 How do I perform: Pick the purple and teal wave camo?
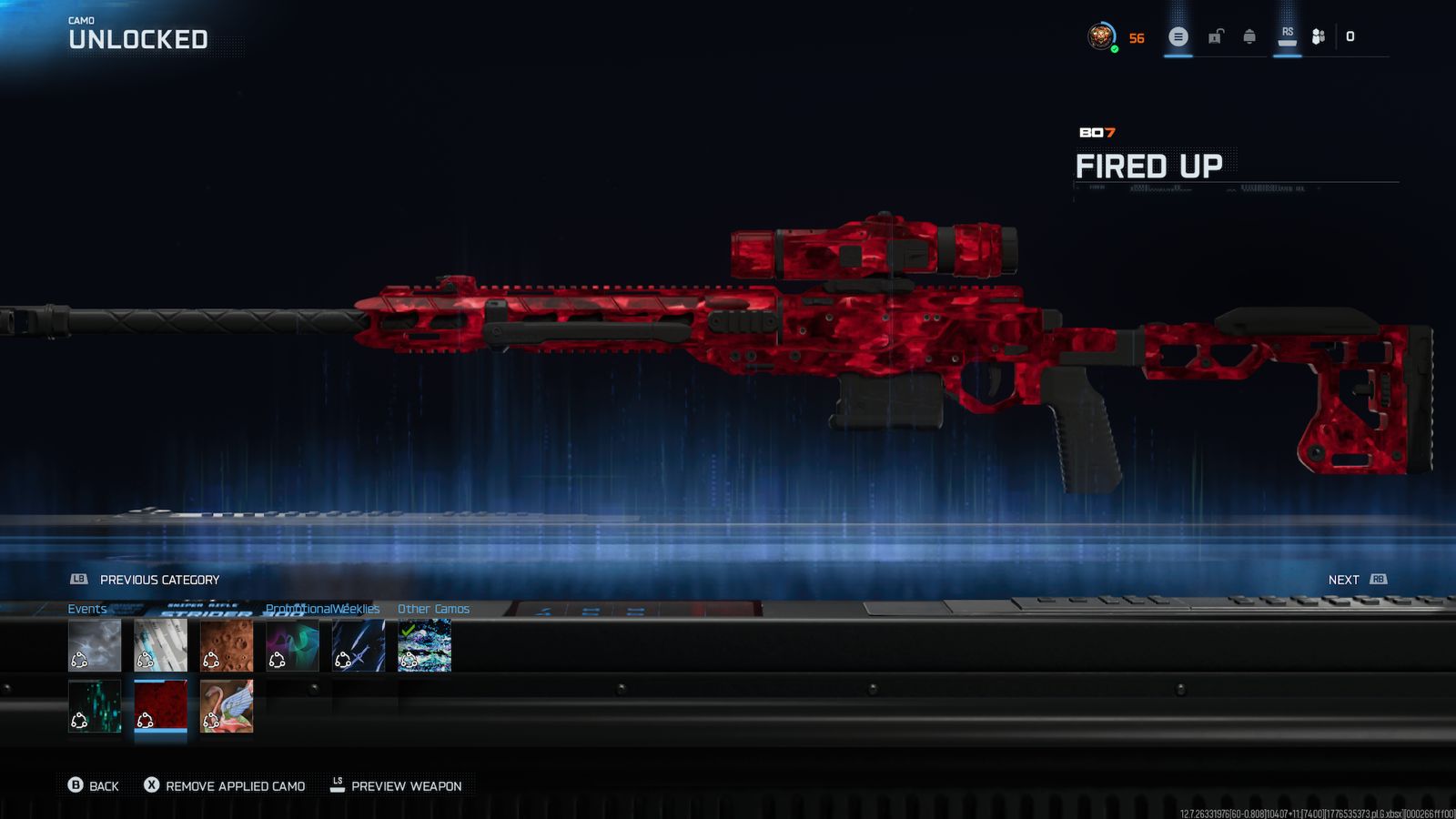(x=292, y=645)
